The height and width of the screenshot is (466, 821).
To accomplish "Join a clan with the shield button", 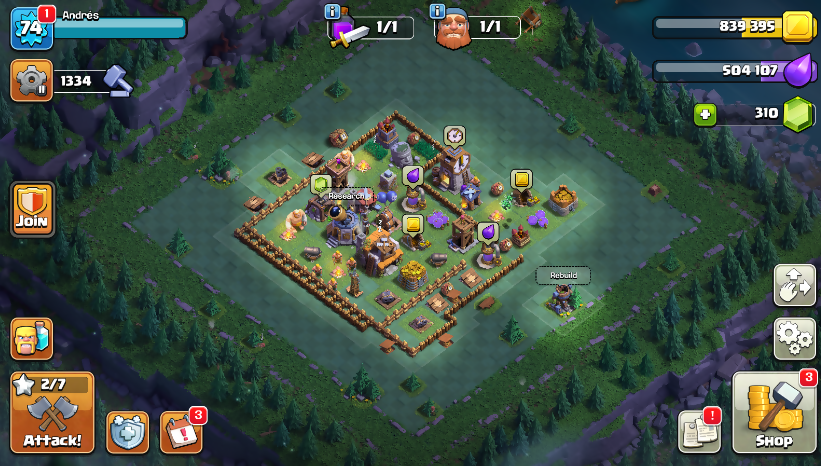I will (32, 209).
